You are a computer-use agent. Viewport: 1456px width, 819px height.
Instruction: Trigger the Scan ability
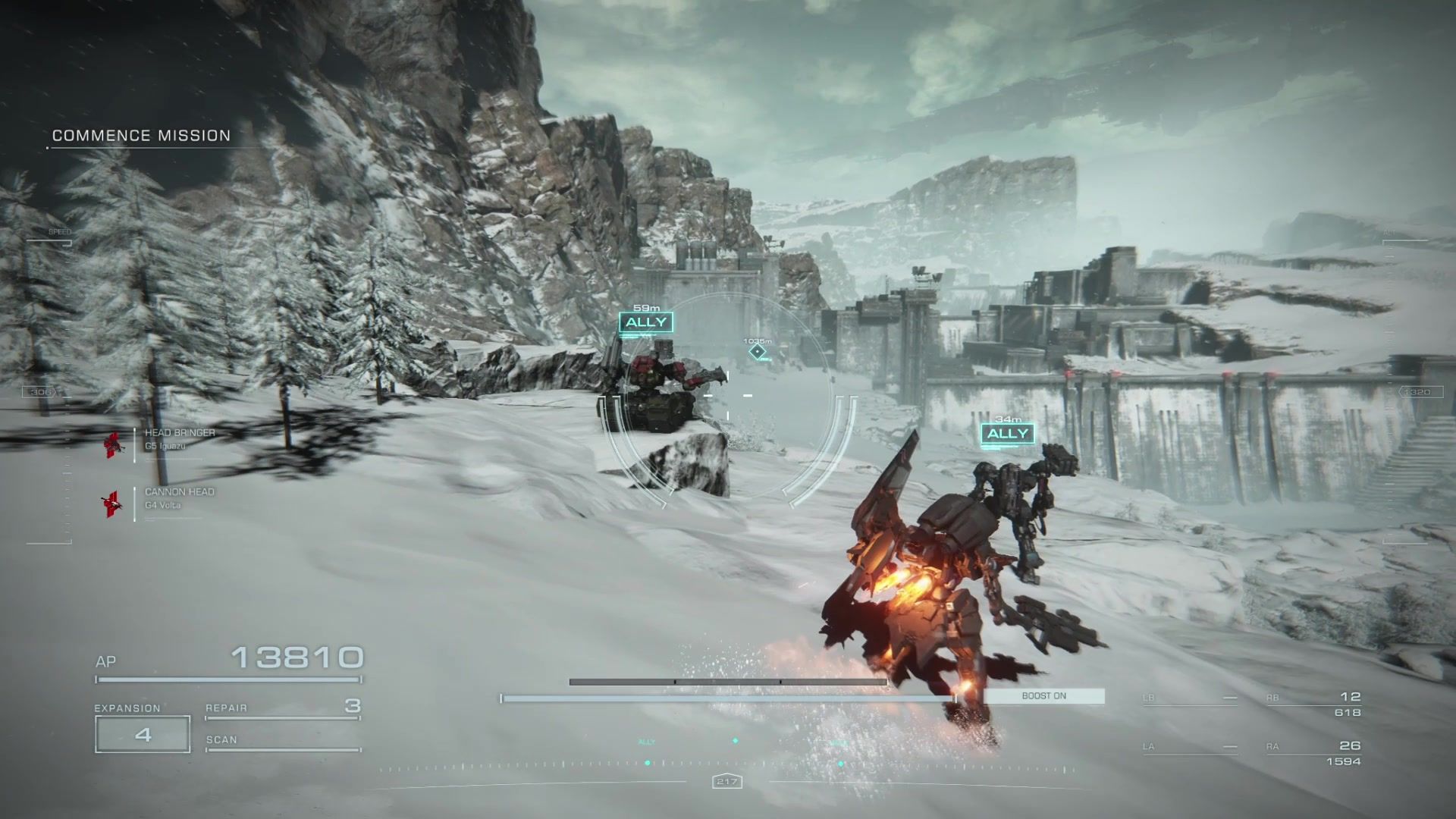[282, 741]
